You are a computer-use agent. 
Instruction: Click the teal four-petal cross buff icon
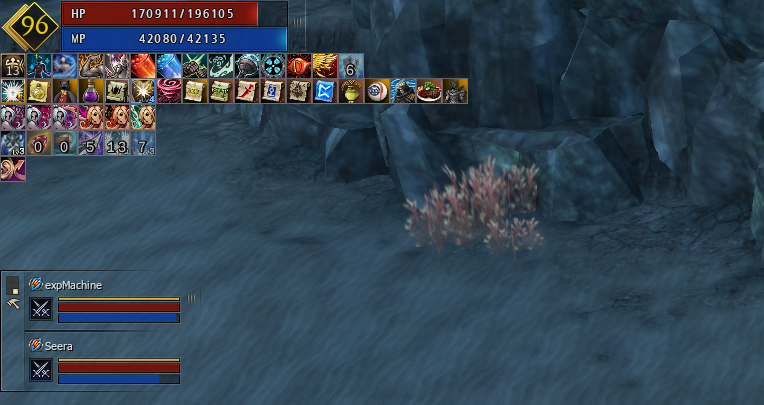(x=272, y=66)
